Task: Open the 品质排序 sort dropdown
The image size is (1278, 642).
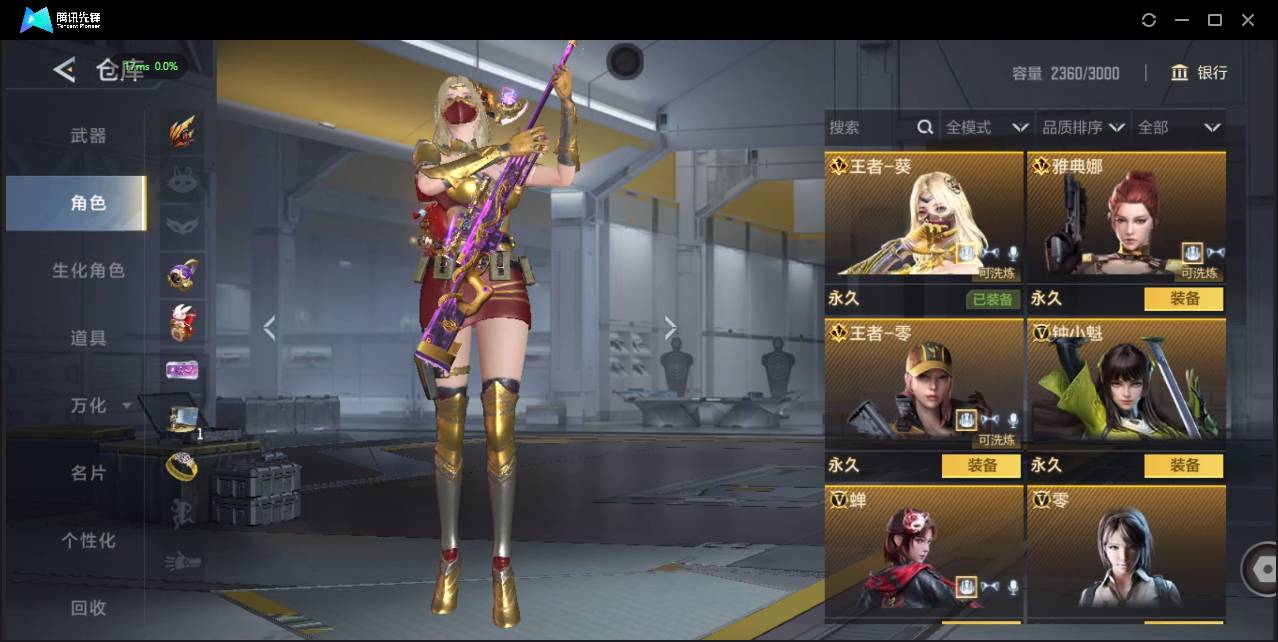Action: tap(1083, 128)
